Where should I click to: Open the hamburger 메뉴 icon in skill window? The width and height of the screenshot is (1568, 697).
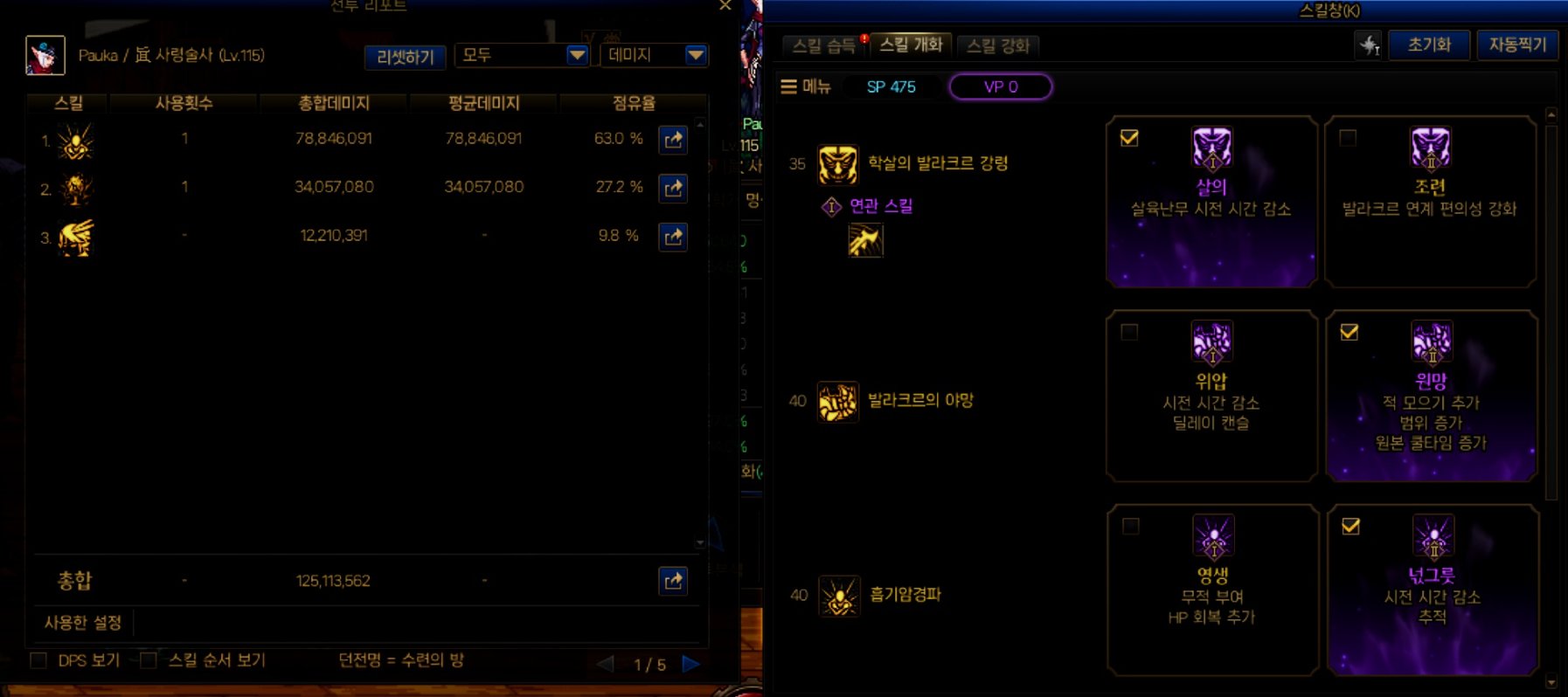coord(788,86)
